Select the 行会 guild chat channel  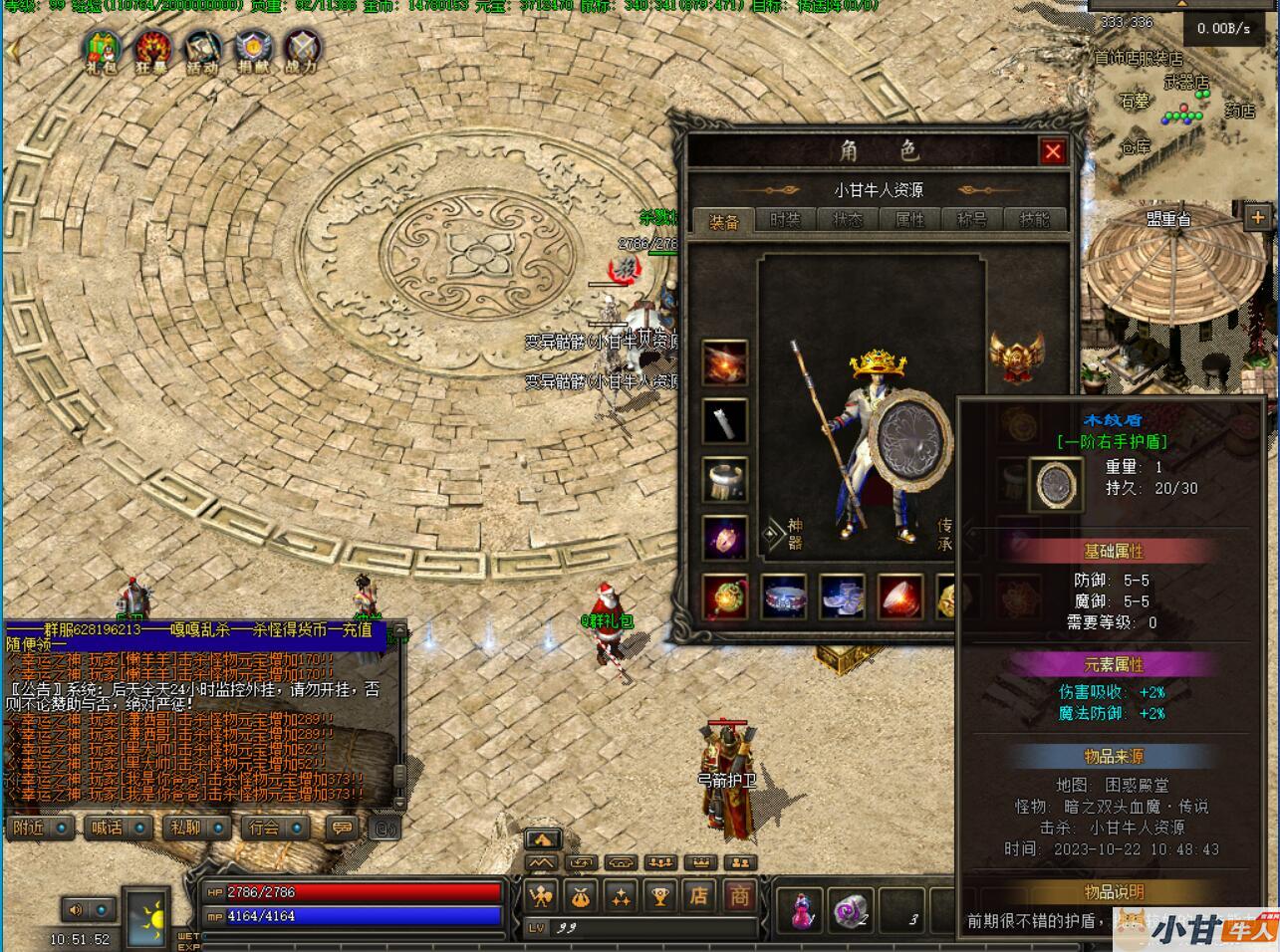[x=275, y=828]
